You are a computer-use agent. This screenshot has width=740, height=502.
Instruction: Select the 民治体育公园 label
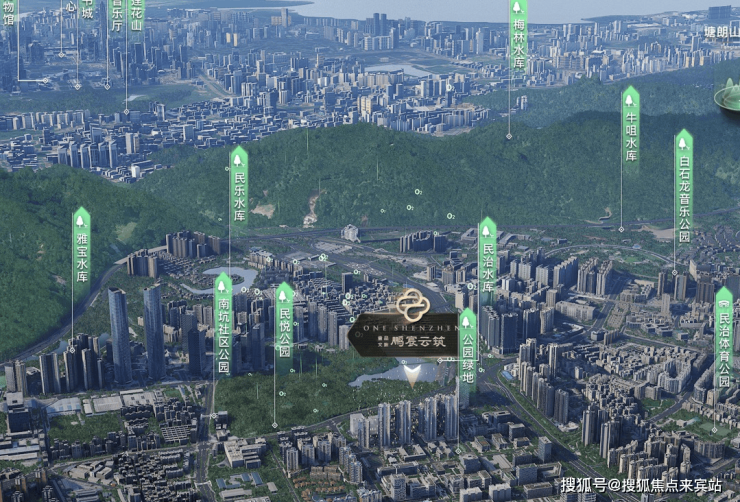pyautogui.click(x=724, y=338)
